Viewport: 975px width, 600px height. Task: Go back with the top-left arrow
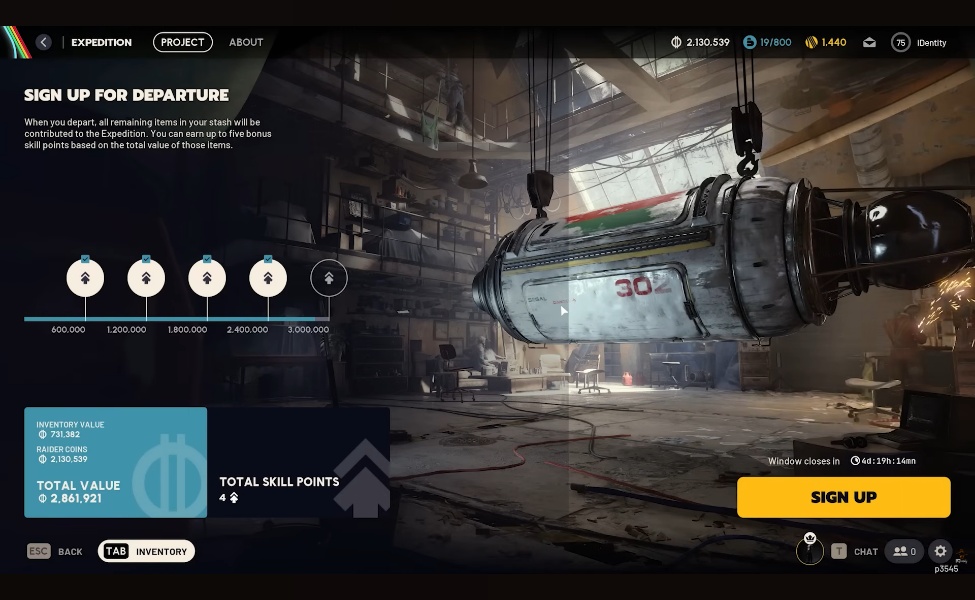coord(43,42)
